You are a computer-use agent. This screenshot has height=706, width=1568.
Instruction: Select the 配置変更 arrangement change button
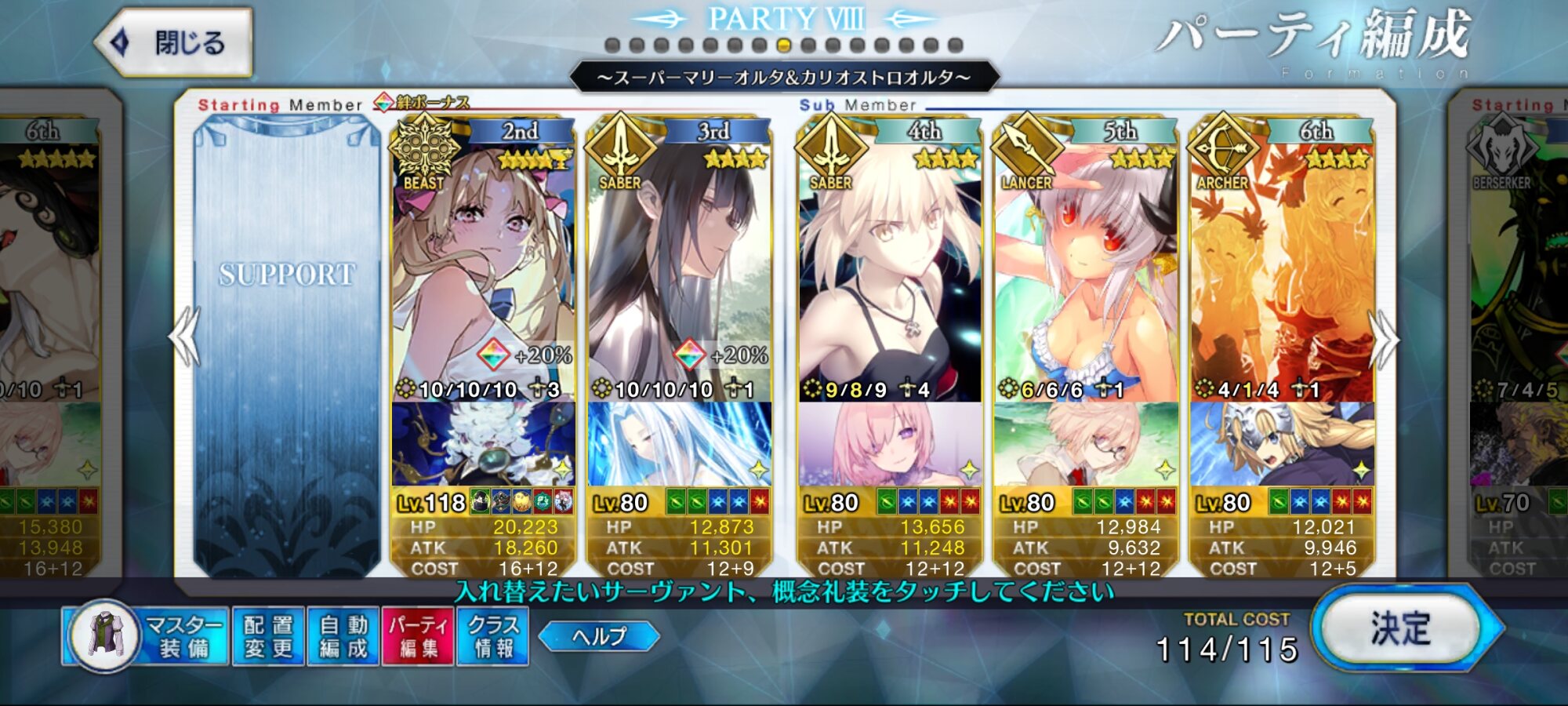[x=268, y=636]
